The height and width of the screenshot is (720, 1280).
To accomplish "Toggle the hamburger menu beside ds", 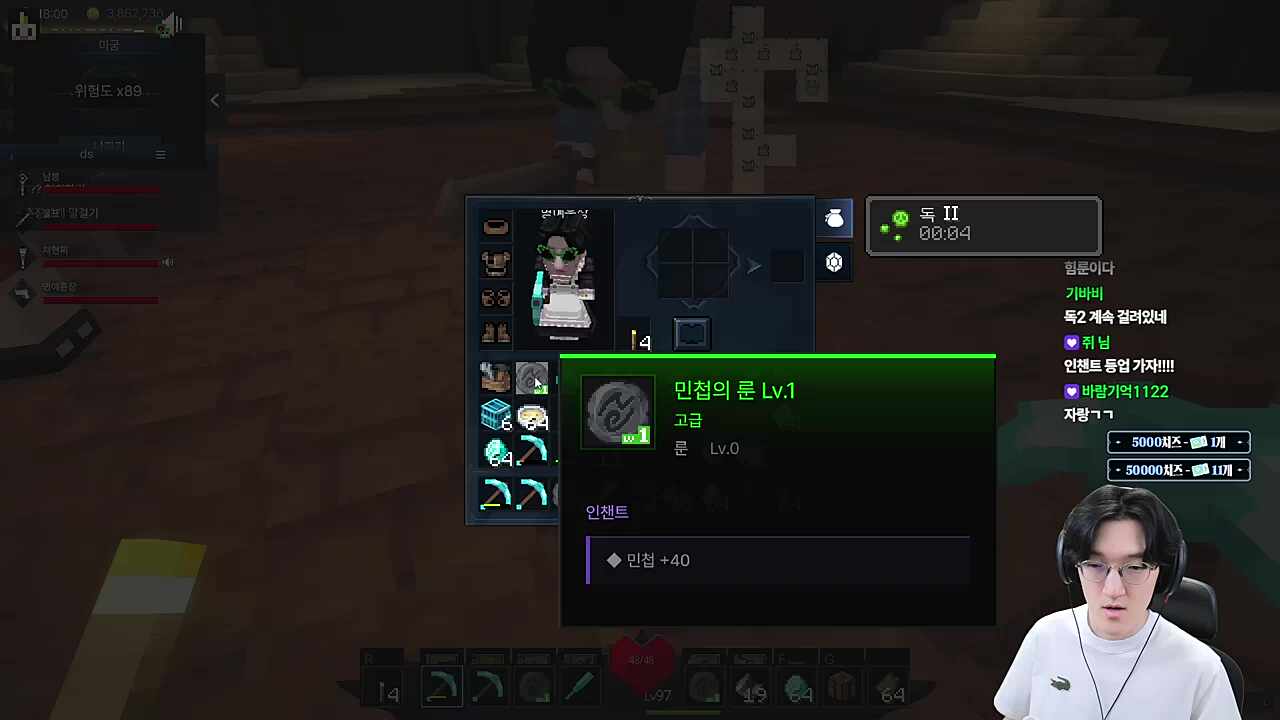I will pyautogui.click(x=160, y=154).
